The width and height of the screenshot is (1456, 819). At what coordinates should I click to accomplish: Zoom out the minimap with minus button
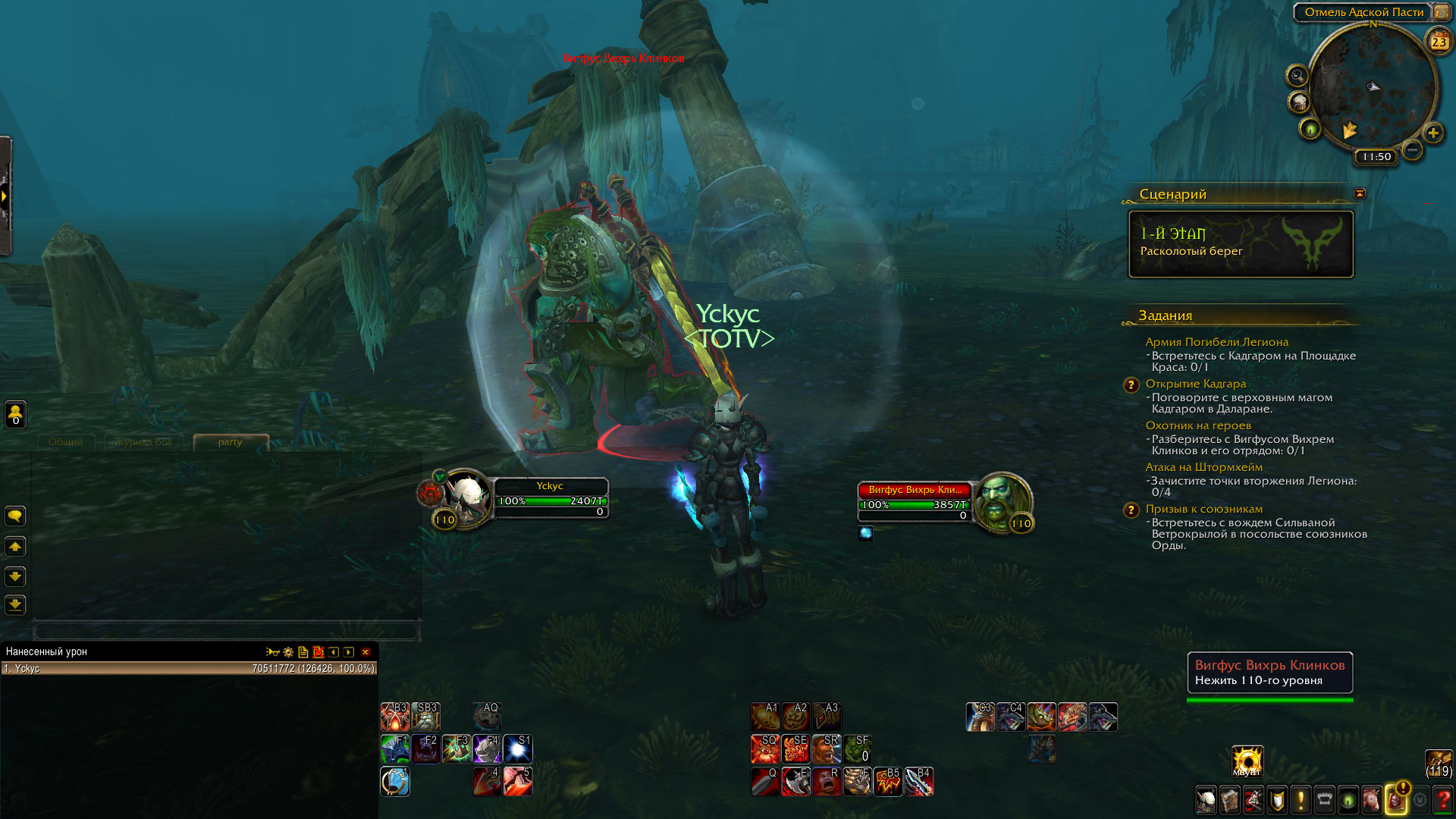(x=1412, y=150)
